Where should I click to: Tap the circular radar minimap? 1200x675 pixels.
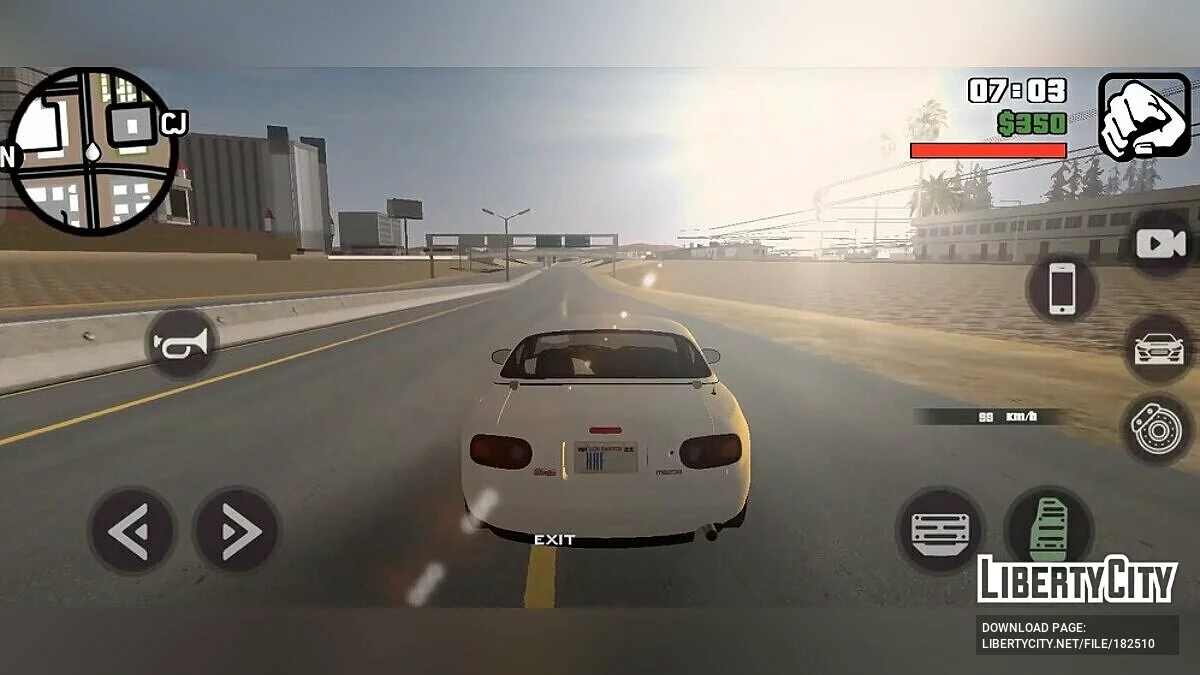click(91, 151)
